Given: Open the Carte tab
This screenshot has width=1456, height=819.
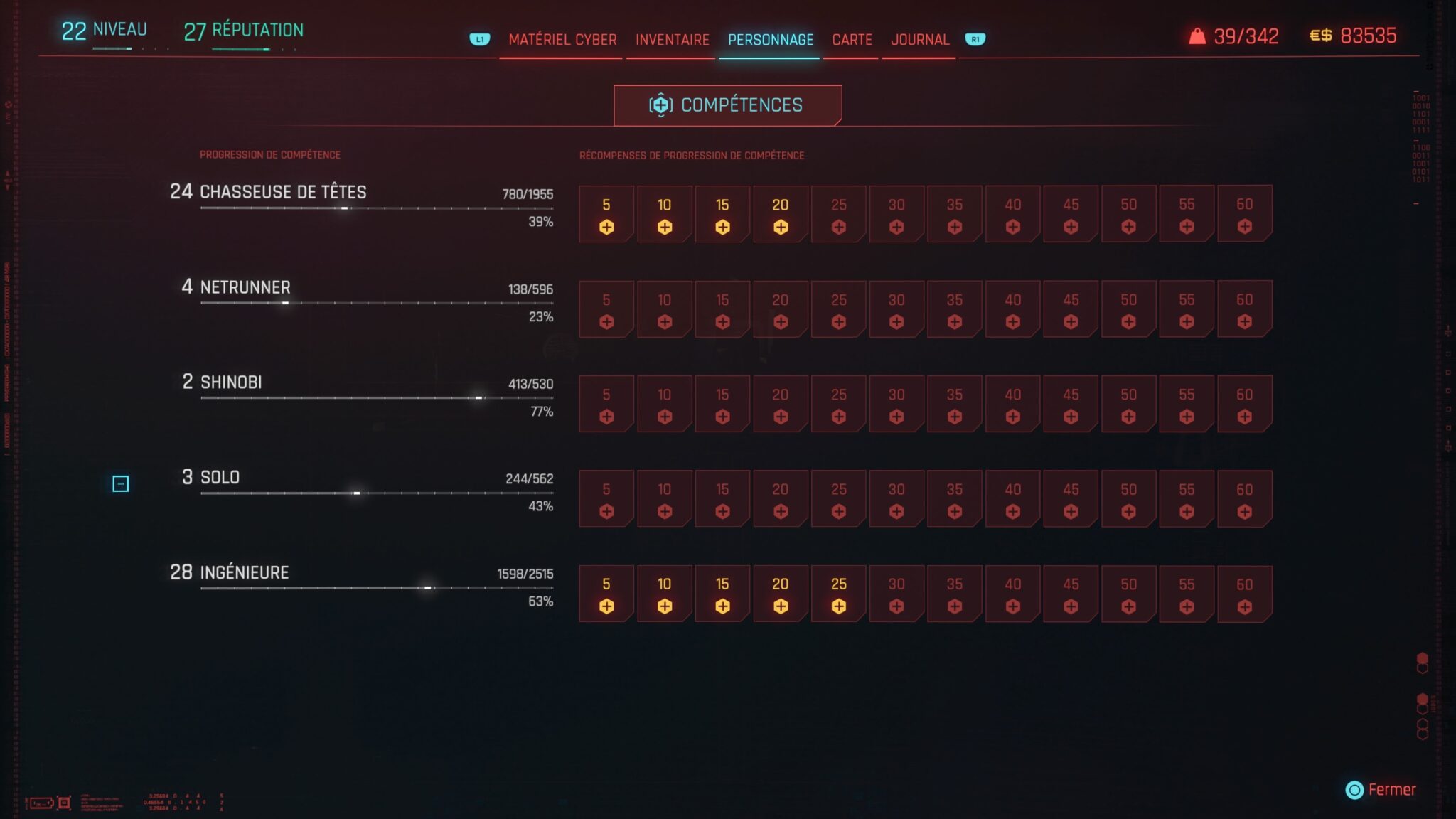Looking at the screenshot, I should [x=851, y=40].
